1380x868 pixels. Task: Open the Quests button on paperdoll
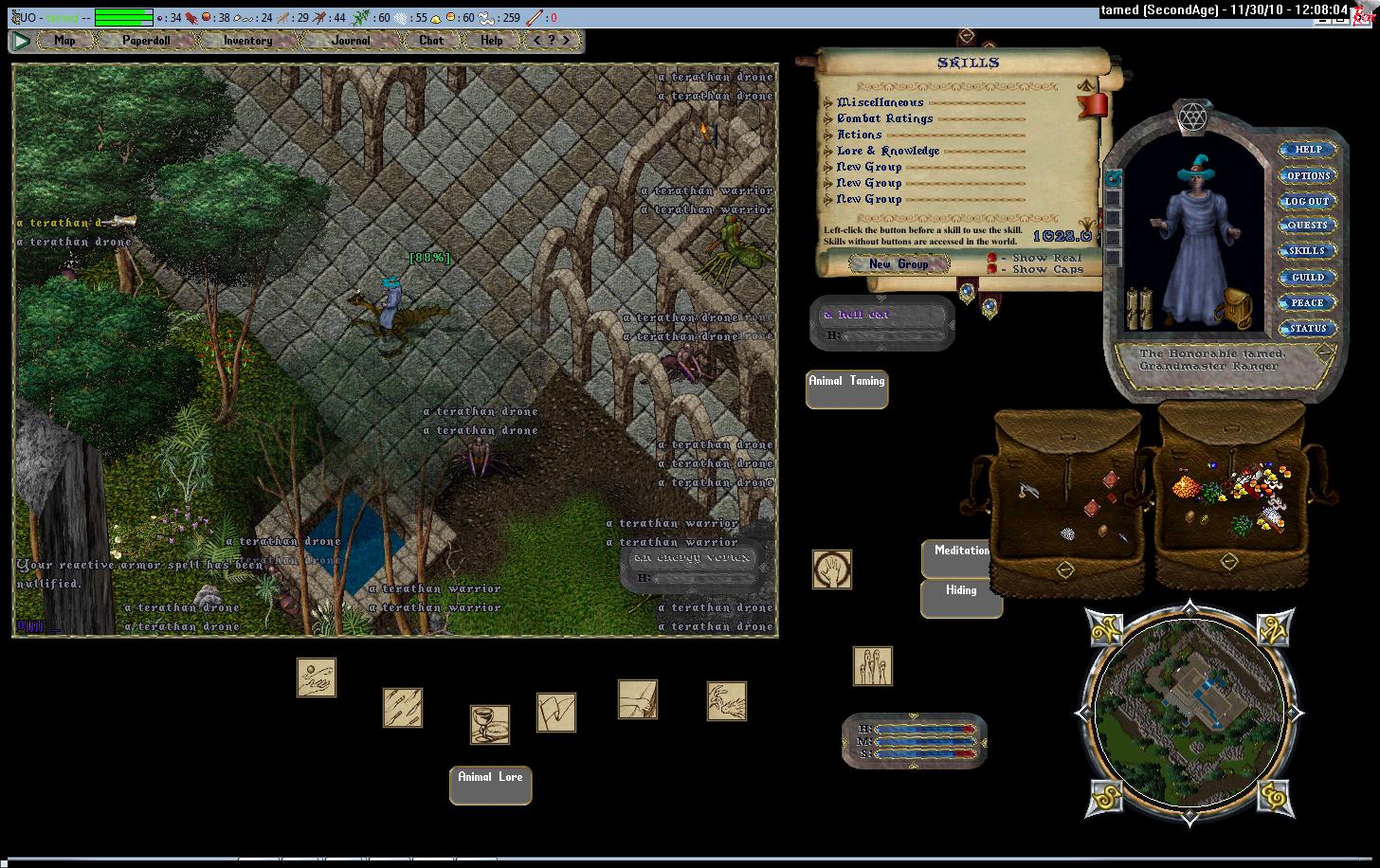[1307, 226]
